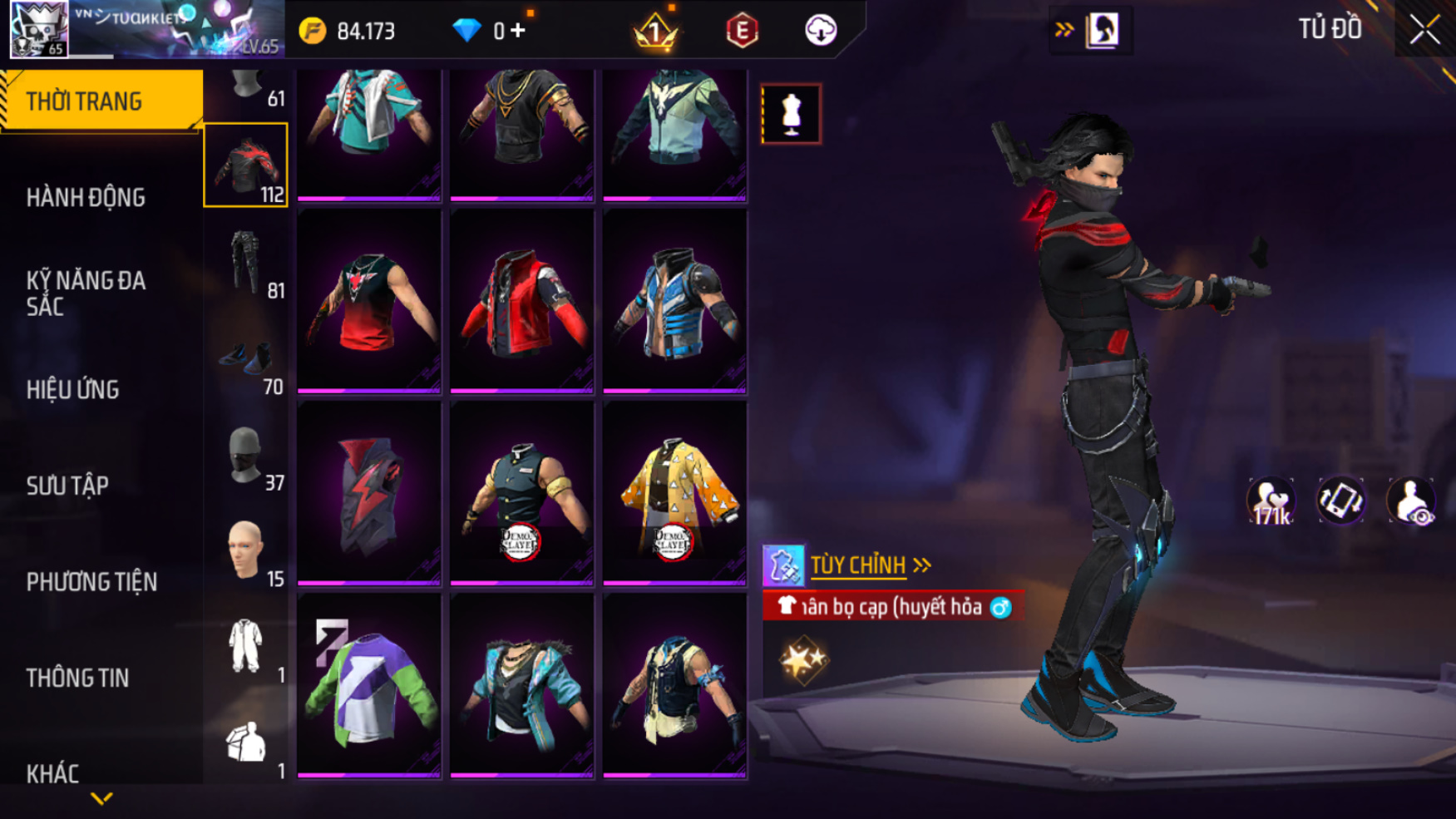Screen dimensions: 1456x819
Task: Open the Hiệu Ứng category
Action: [x=73, y=389]
